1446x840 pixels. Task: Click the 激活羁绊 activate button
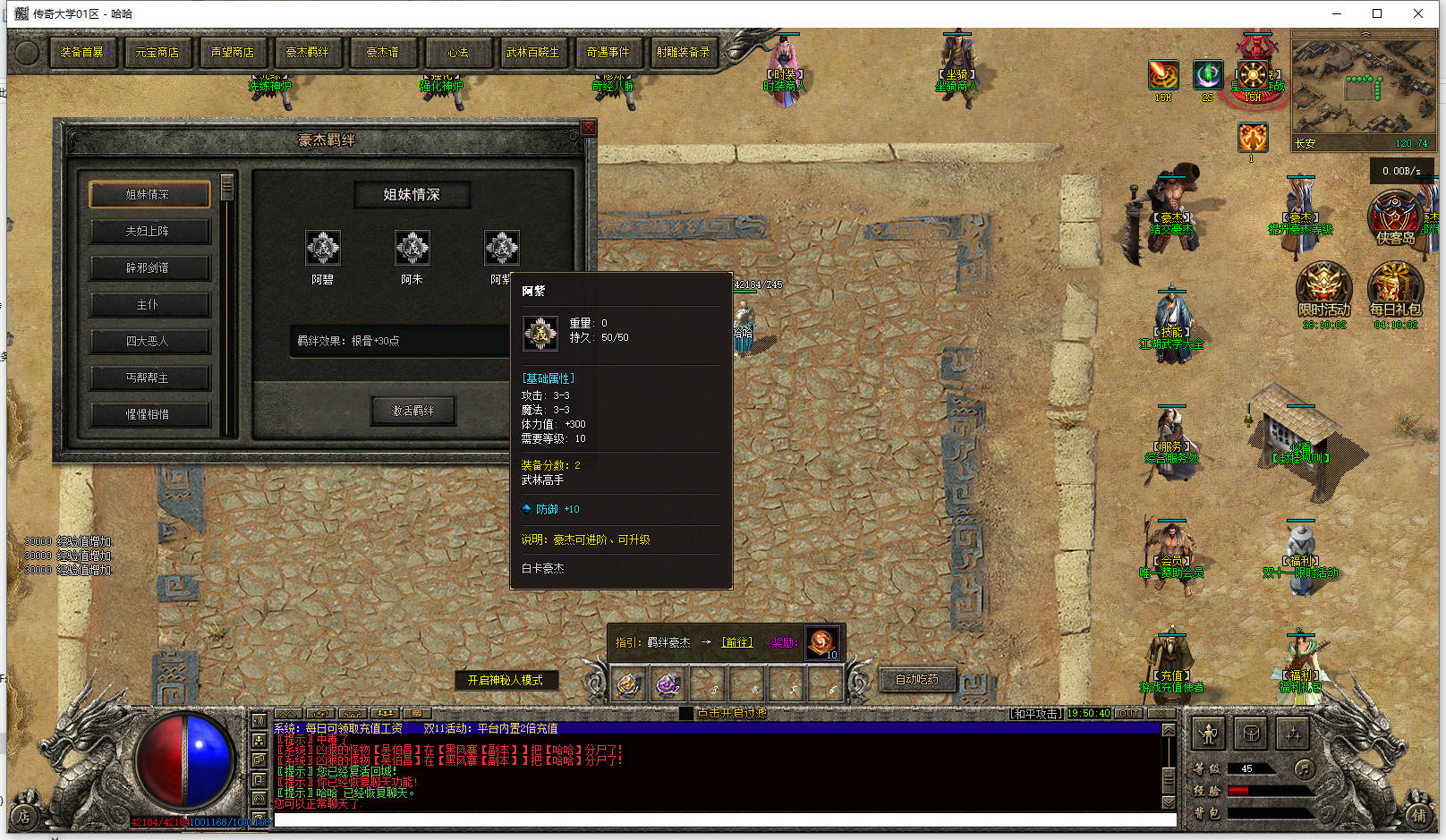[413, 411]
